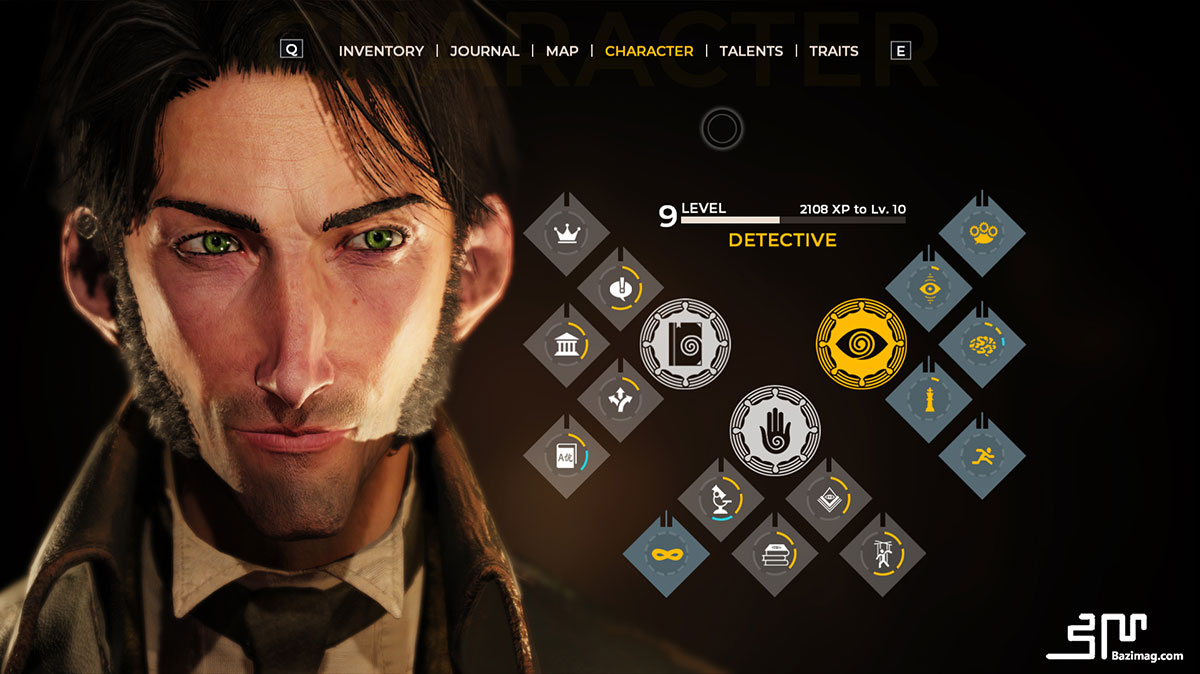1200x674 pixels.
Task: Choose the brass knuckles skill tile
Action: click(x=983, y=236)
